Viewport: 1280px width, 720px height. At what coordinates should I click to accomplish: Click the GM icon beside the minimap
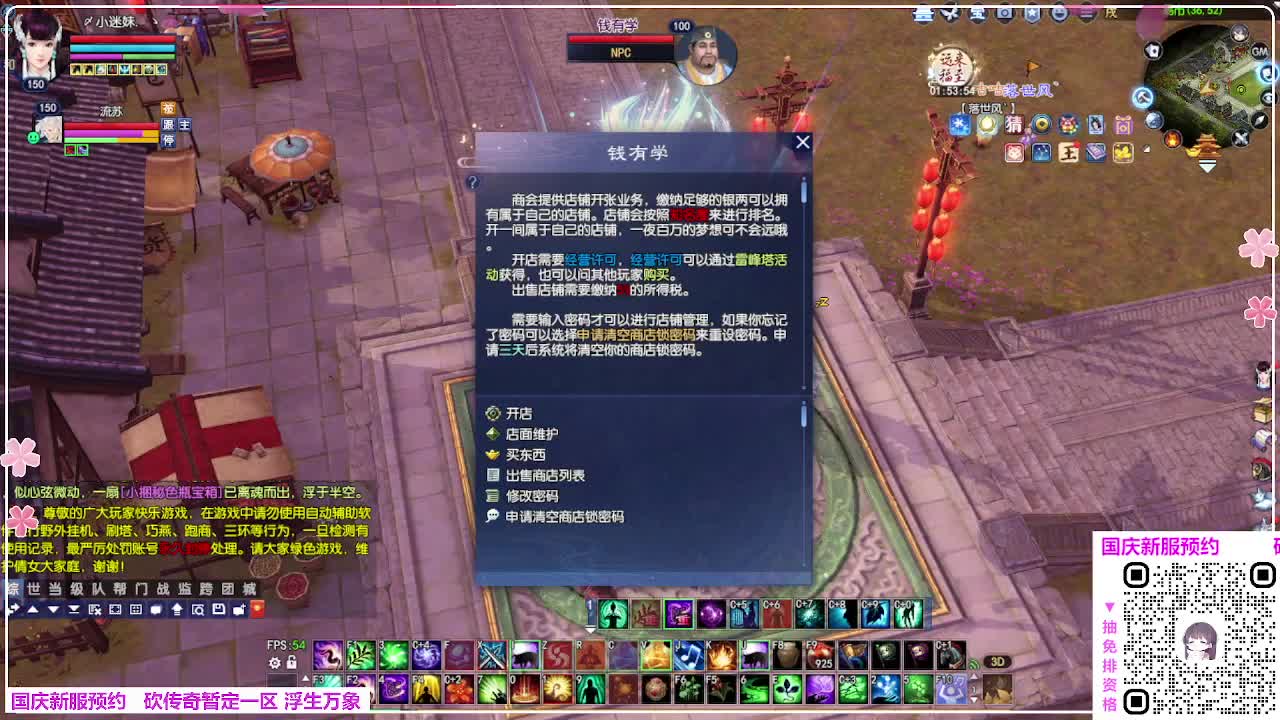[1259, 51]
